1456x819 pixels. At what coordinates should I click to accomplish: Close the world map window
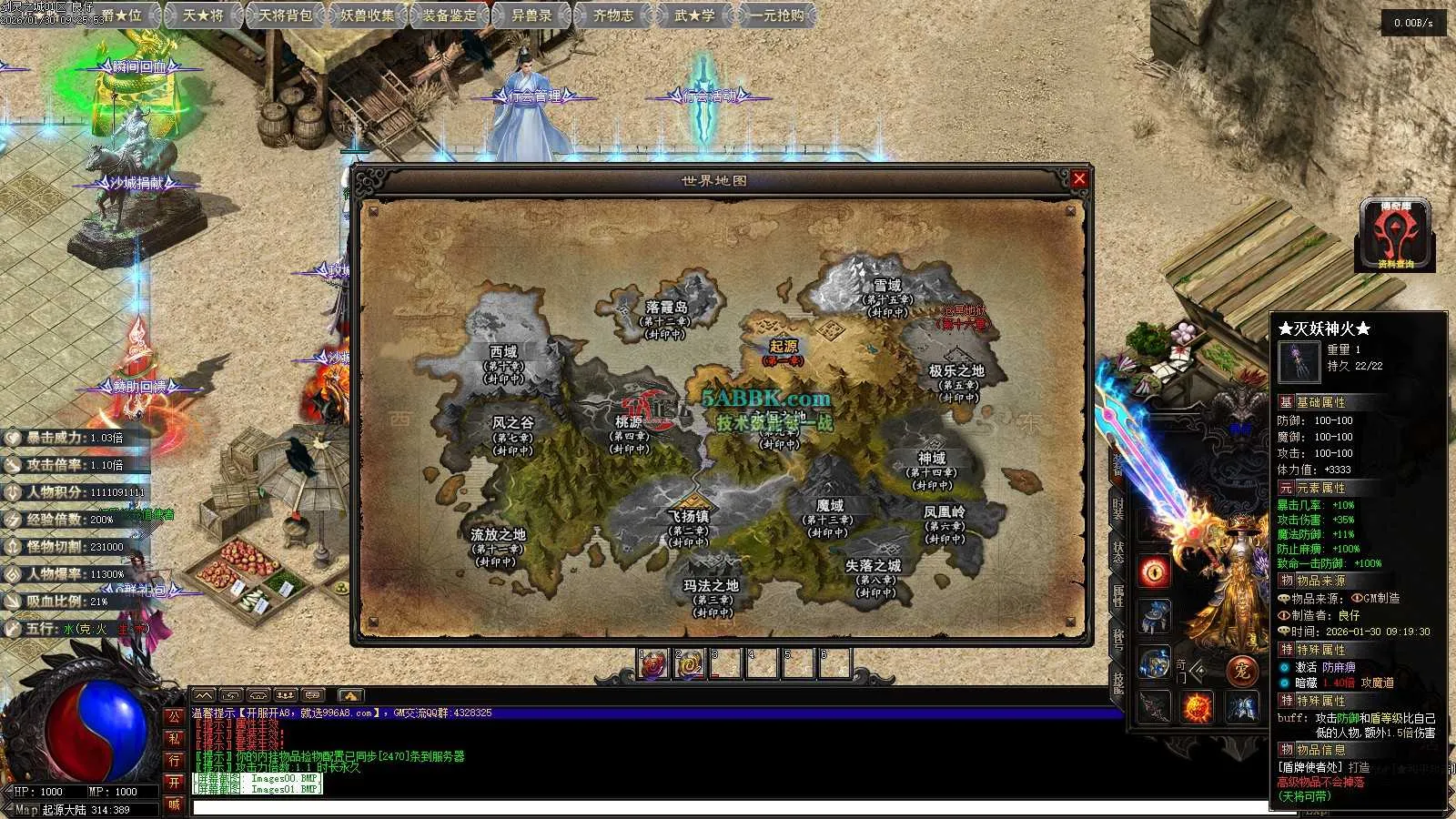[1079, 179]
